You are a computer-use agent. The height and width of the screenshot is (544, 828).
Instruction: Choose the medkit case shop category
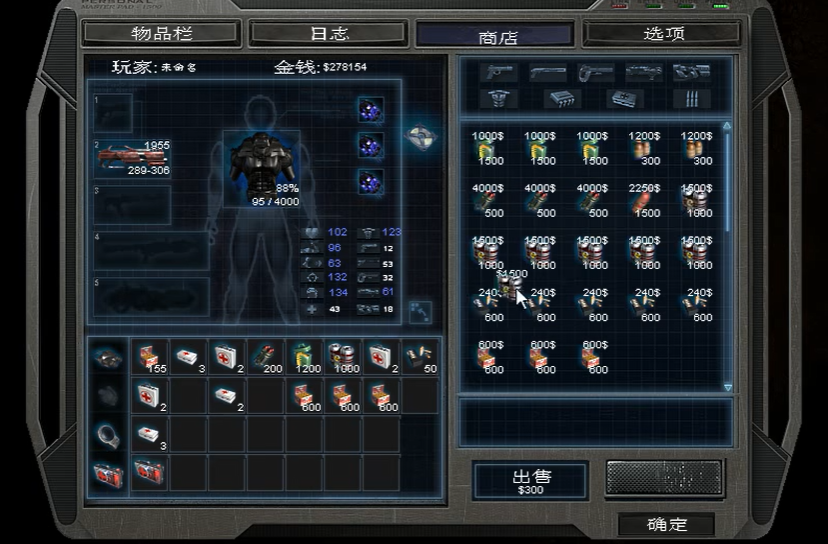(x=625, y=98)
